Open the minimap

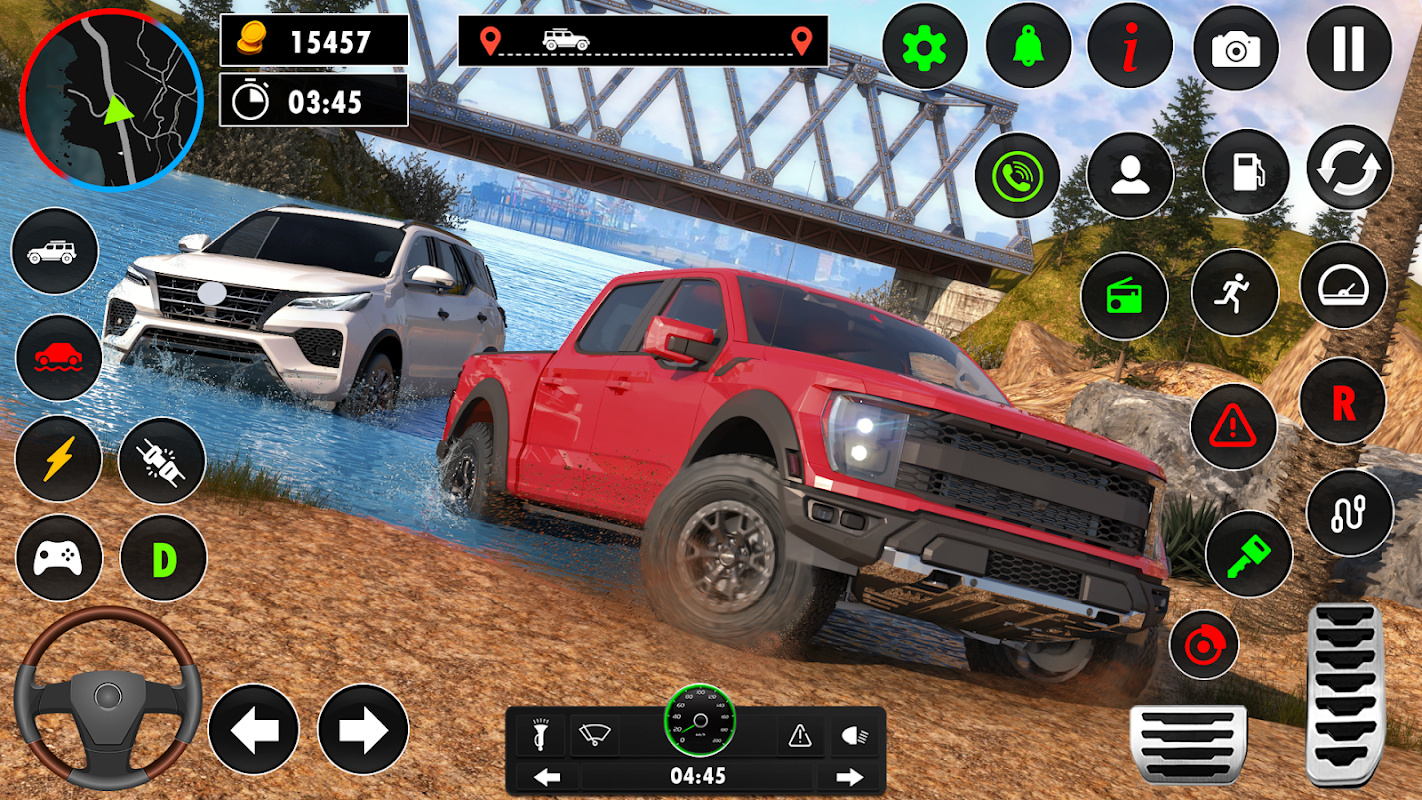[x=112, y=97]
